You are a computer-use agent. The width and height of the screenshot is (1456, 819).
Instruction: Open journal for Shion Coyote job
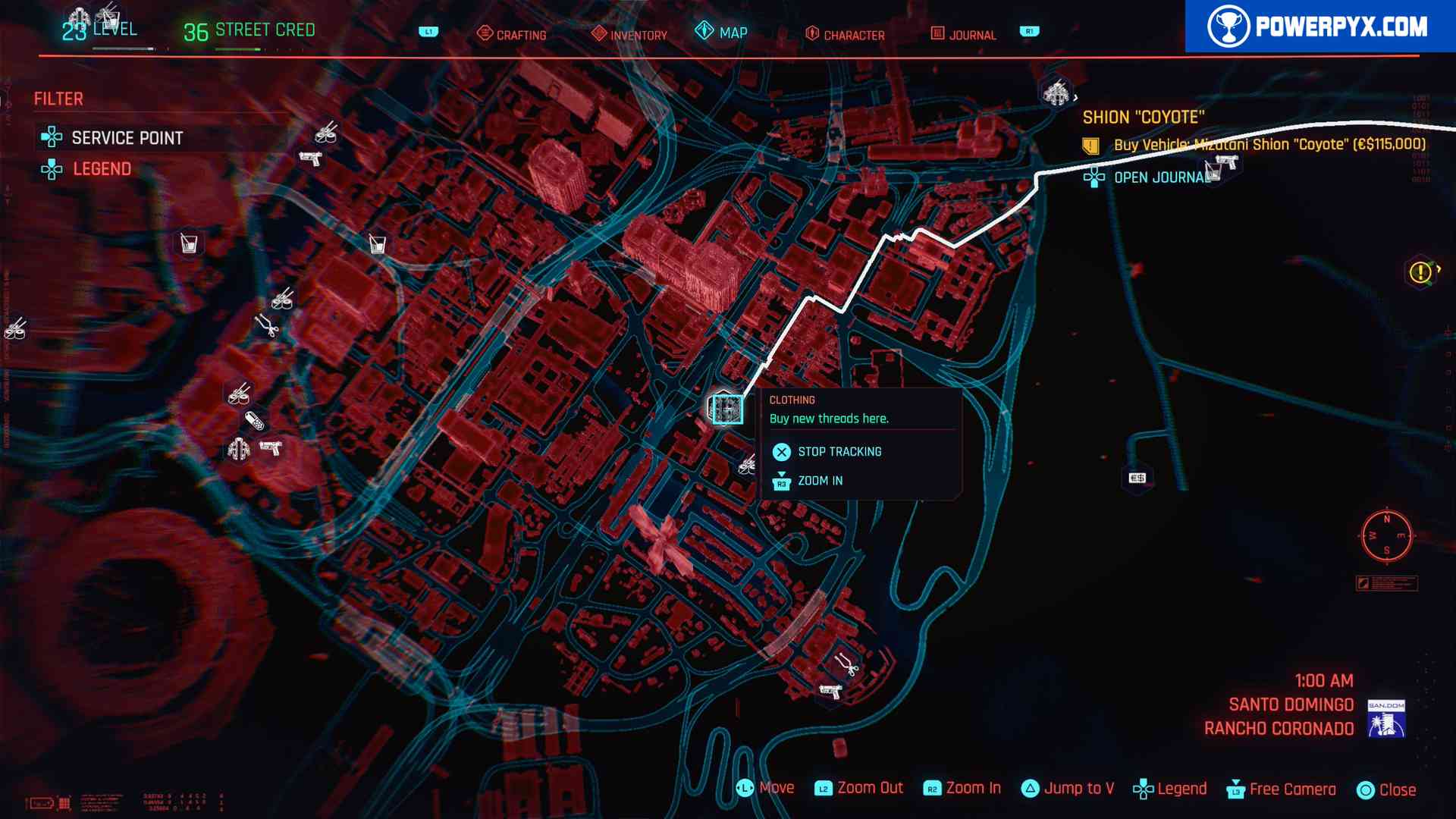(x=1160, y=177)
